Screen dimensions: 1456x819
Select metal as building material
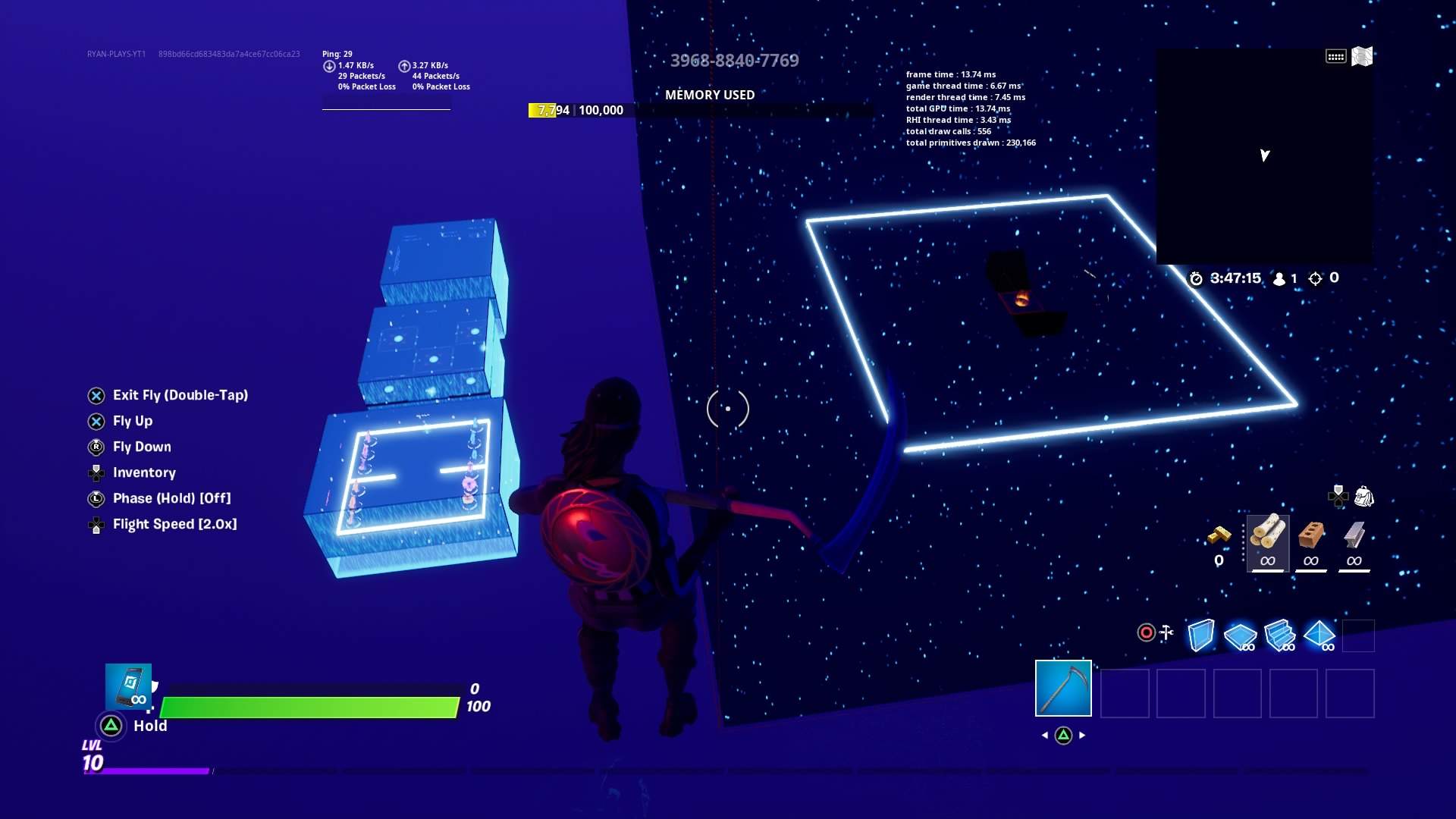[1354, 535]
